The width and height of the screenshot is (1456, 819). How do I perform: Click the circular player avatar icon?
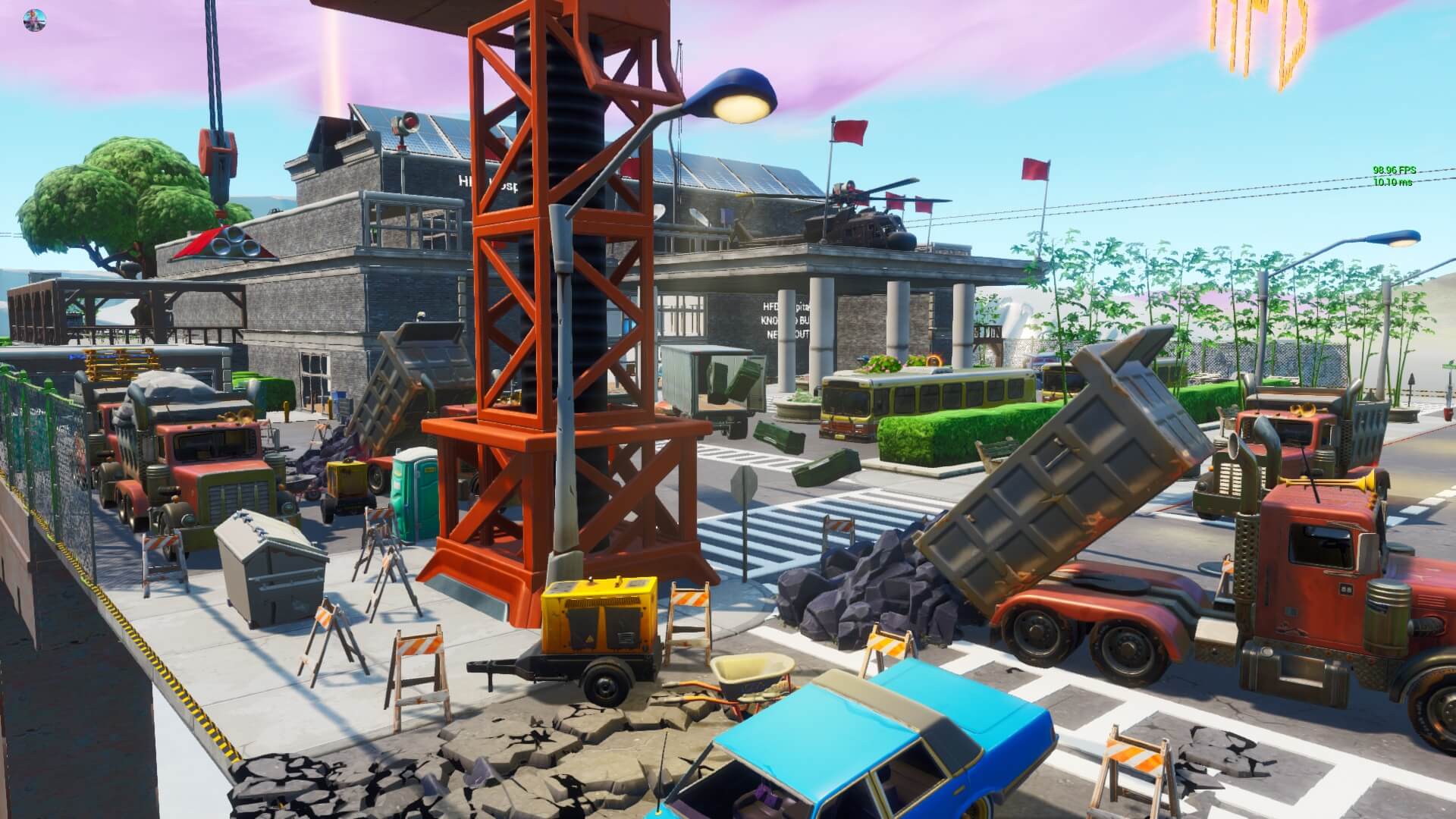click(x=33, y=21)
